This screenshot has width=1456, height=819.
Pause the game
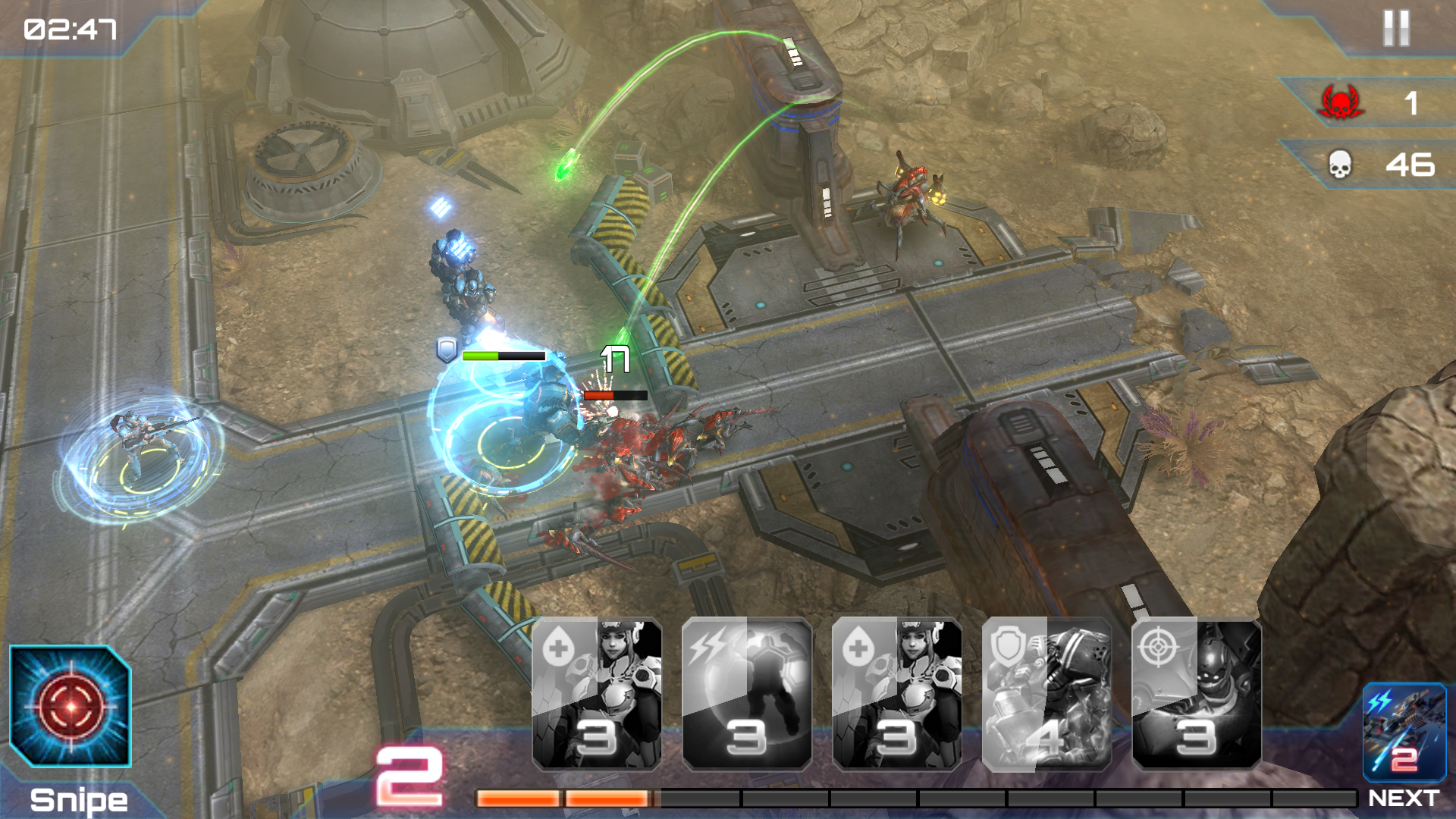click(x=1395, y=29)
